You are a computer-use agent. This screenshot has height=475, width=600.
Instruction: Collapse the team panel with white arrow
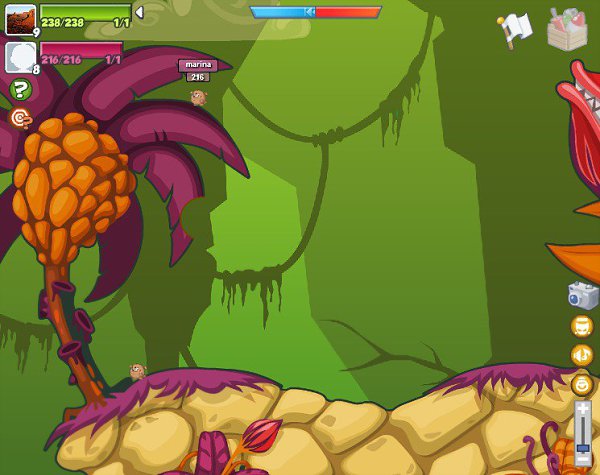[x=139, y=12]
